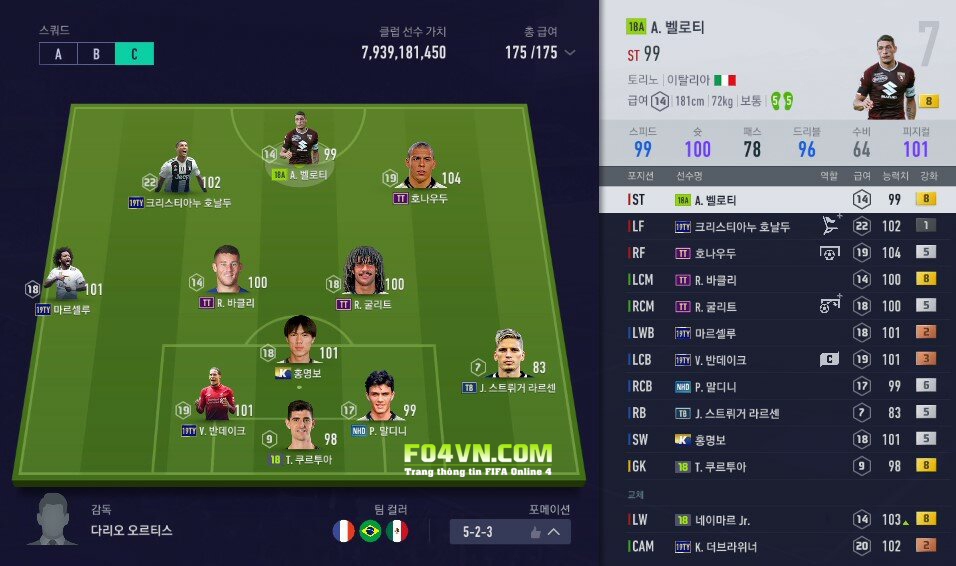Choose 호나우두 player card on the pitch
Viewport: 956px width, 566px height.
(x=420, y=166)
